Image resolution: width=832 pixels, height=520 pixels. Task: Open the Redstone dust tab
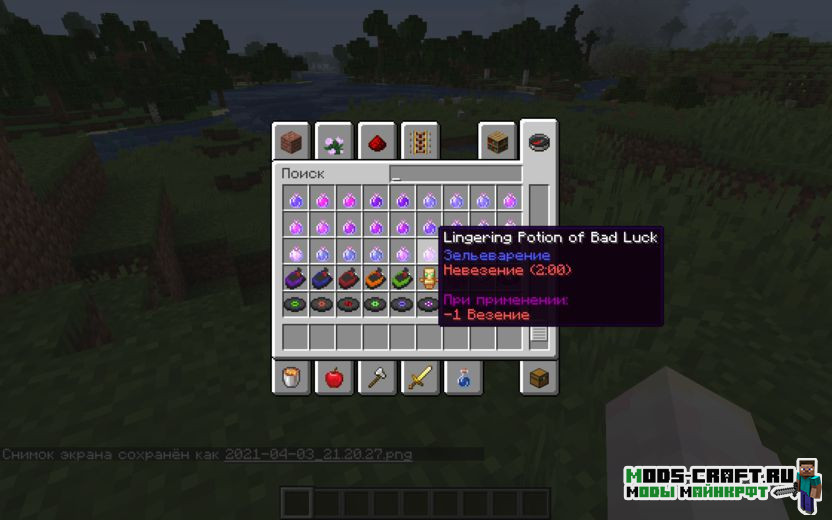point(375,143)
